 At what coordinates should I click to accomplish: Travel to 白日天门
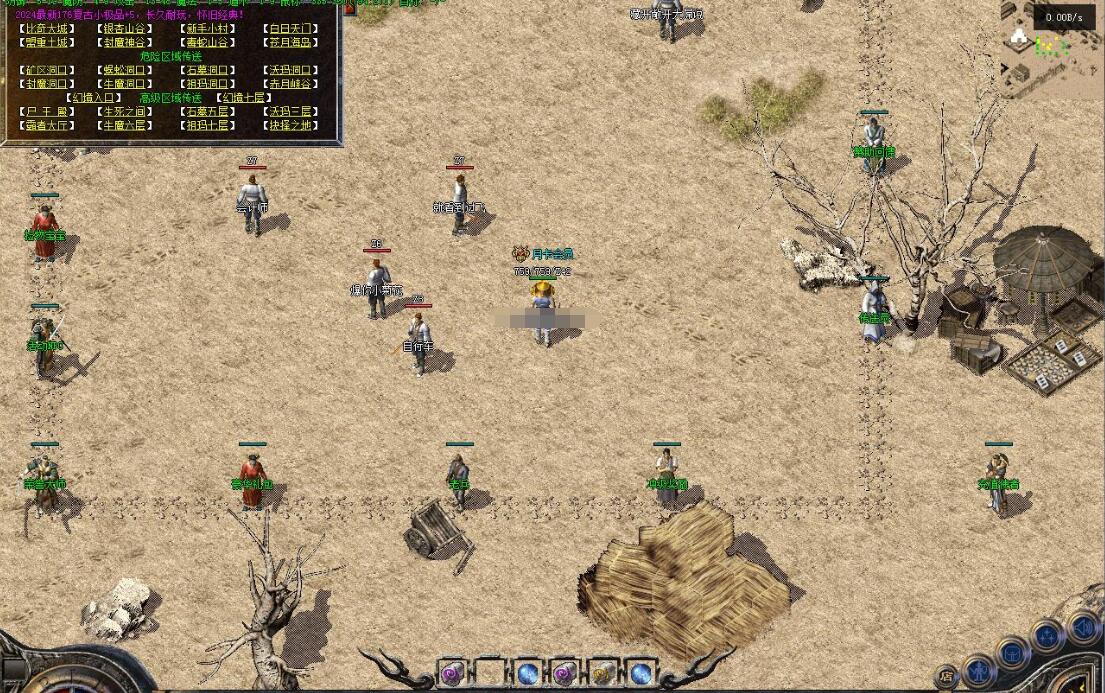coord(290,29)
